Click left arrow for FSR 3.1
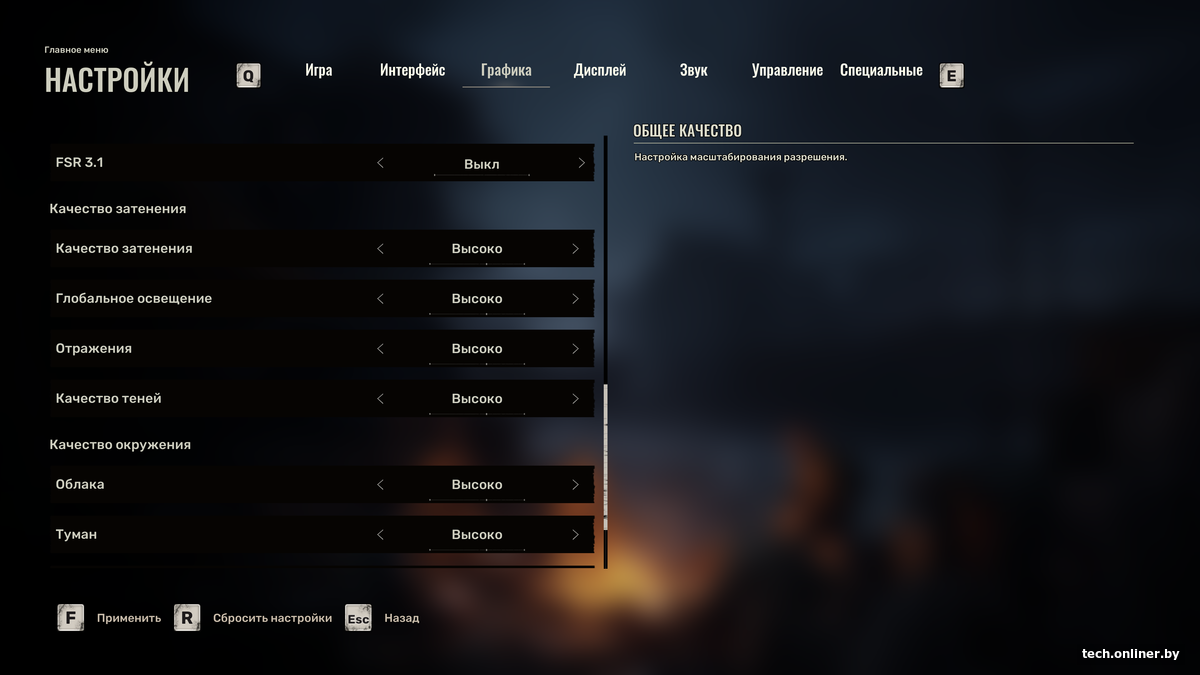The image size is (1200, 675). coord(380,163)
